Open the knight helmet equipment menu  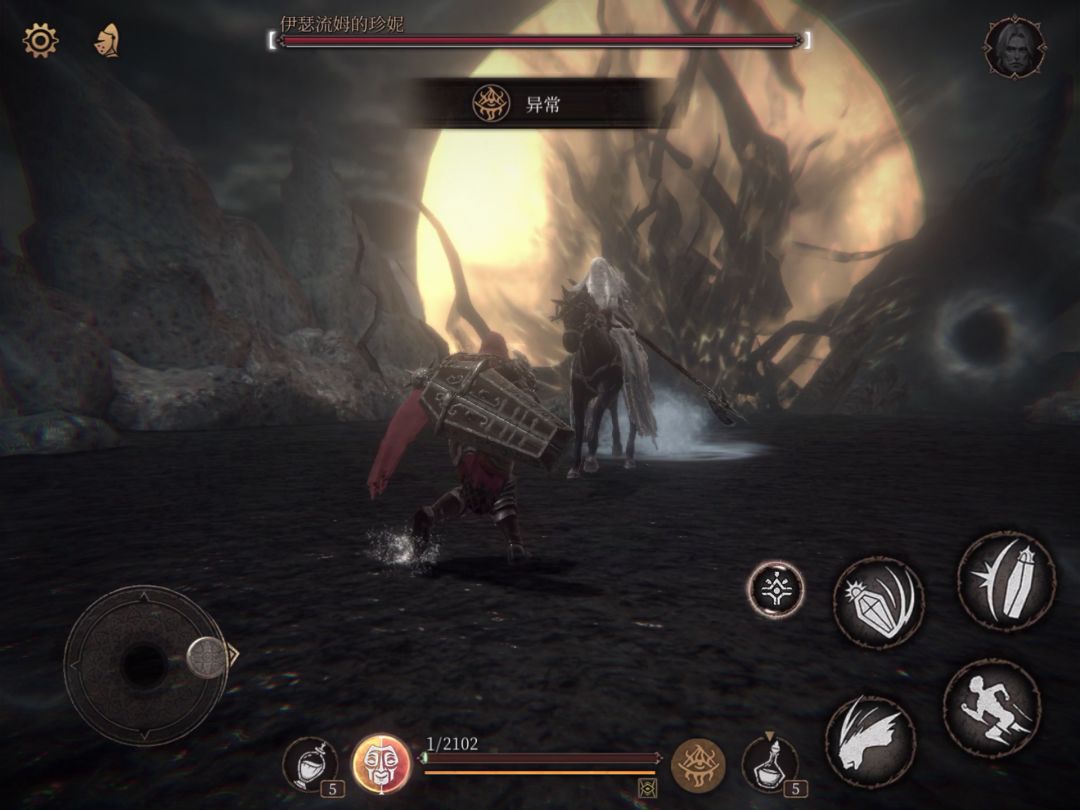[x=106, y=41]
